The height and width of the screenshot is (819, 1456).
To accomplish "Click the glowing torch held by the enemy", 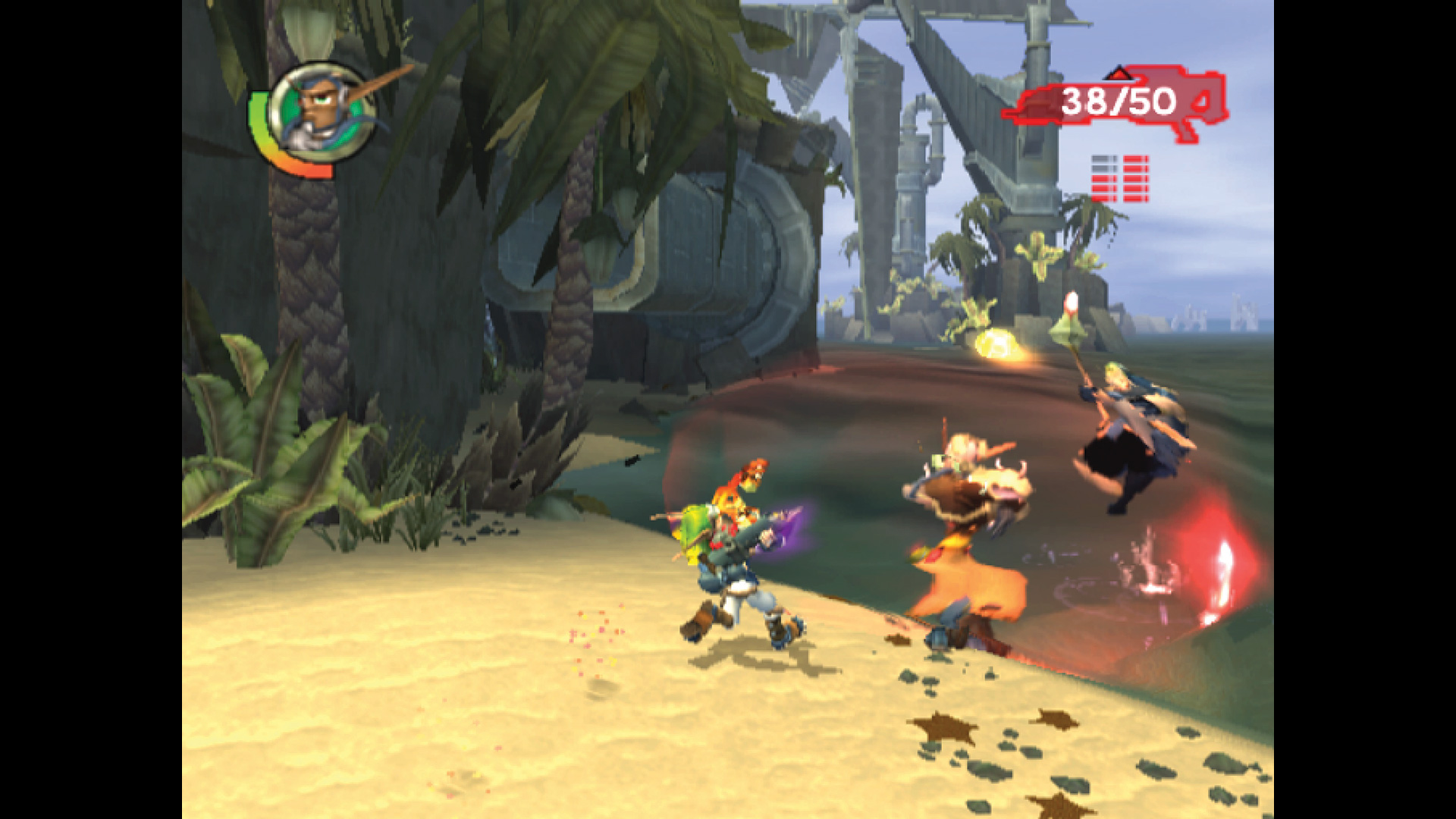I will pyautogui.click(x=1072, y=303).
